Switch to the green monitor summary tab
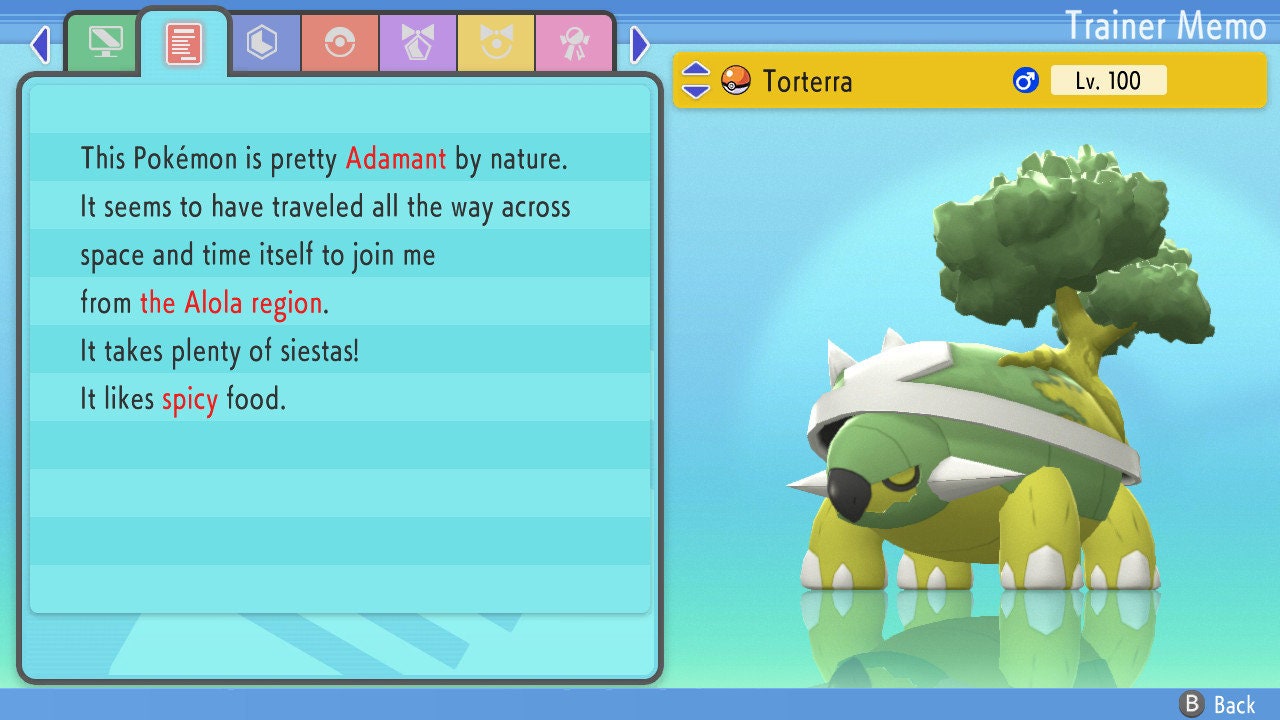 105,43
